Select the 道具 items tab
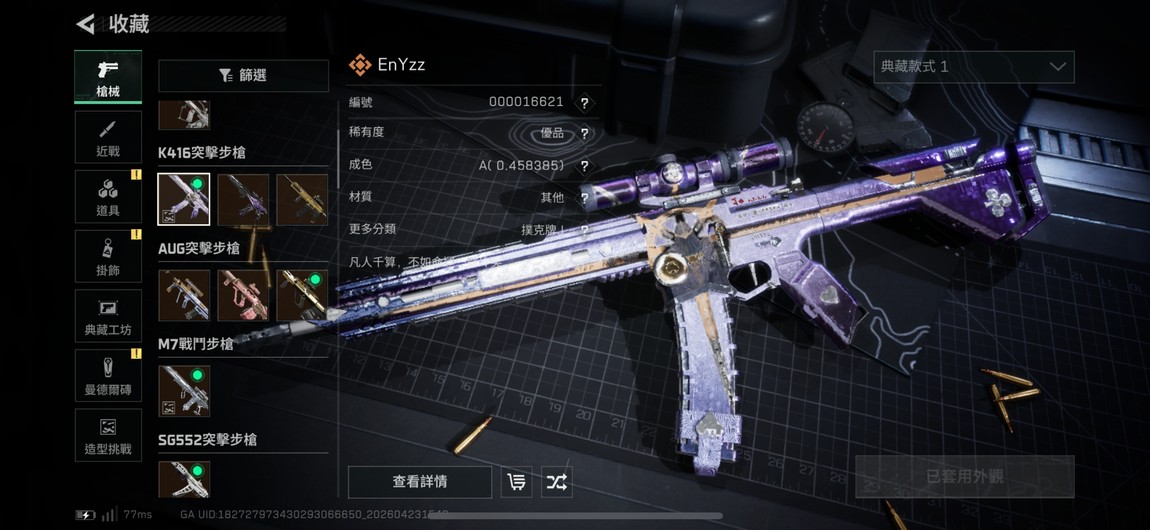Screen dimensions: 1150x530 [108, 196]
